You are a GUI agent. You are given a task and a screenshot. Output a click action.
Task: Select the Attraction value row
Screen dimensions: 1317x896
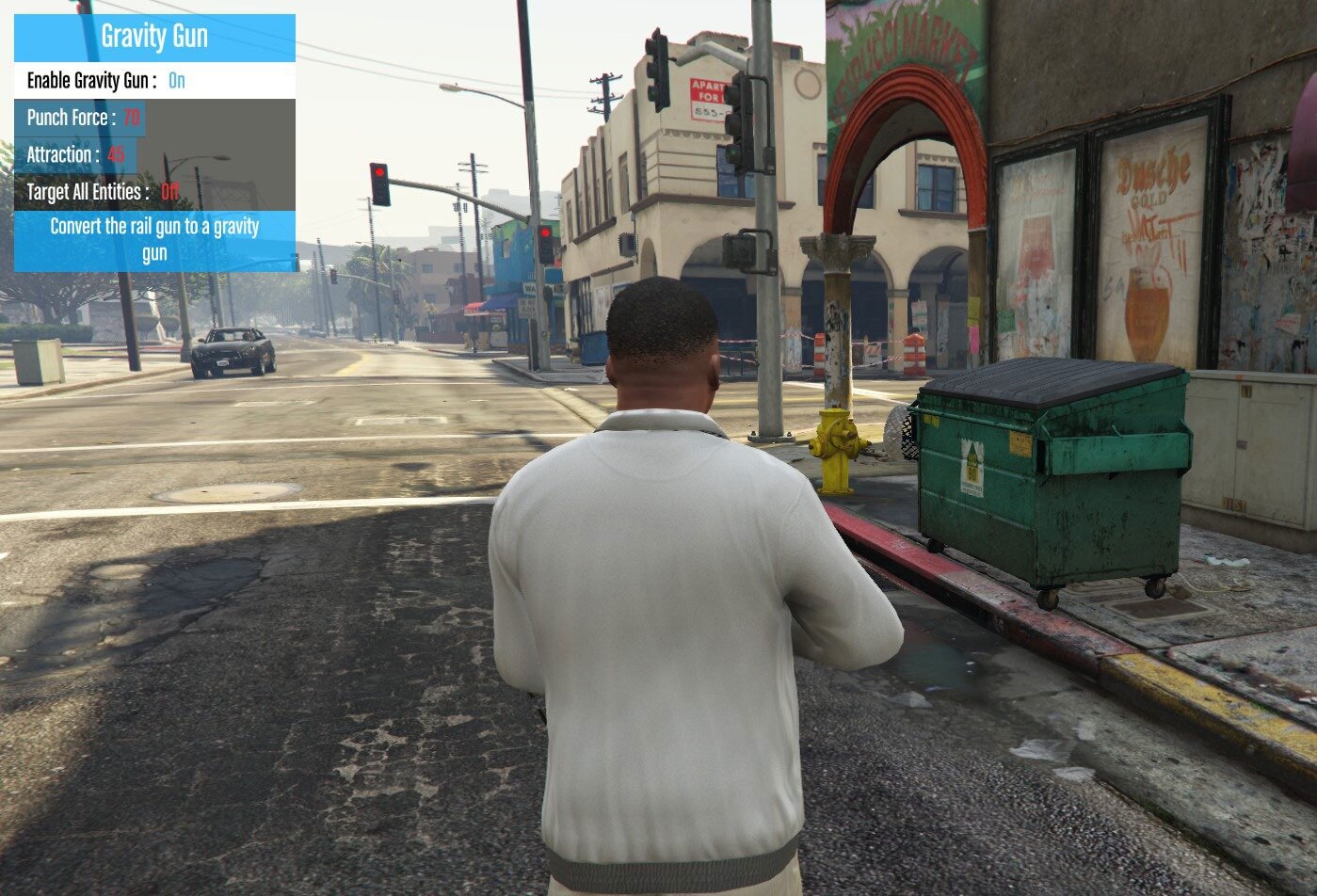click(x=75, y=154)
